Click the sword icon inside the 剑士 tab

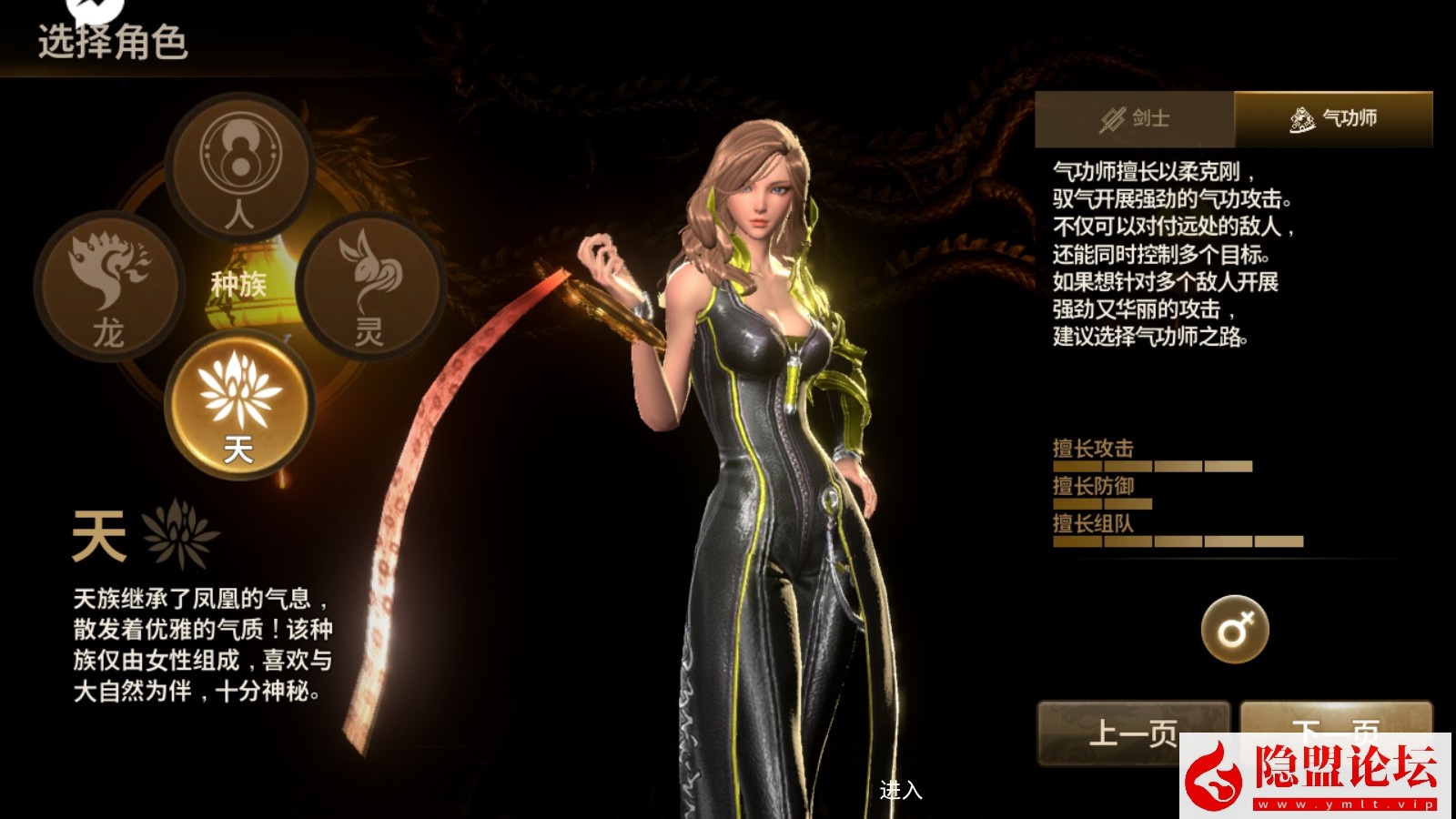pyautogui.click(x=1111, y=116)
